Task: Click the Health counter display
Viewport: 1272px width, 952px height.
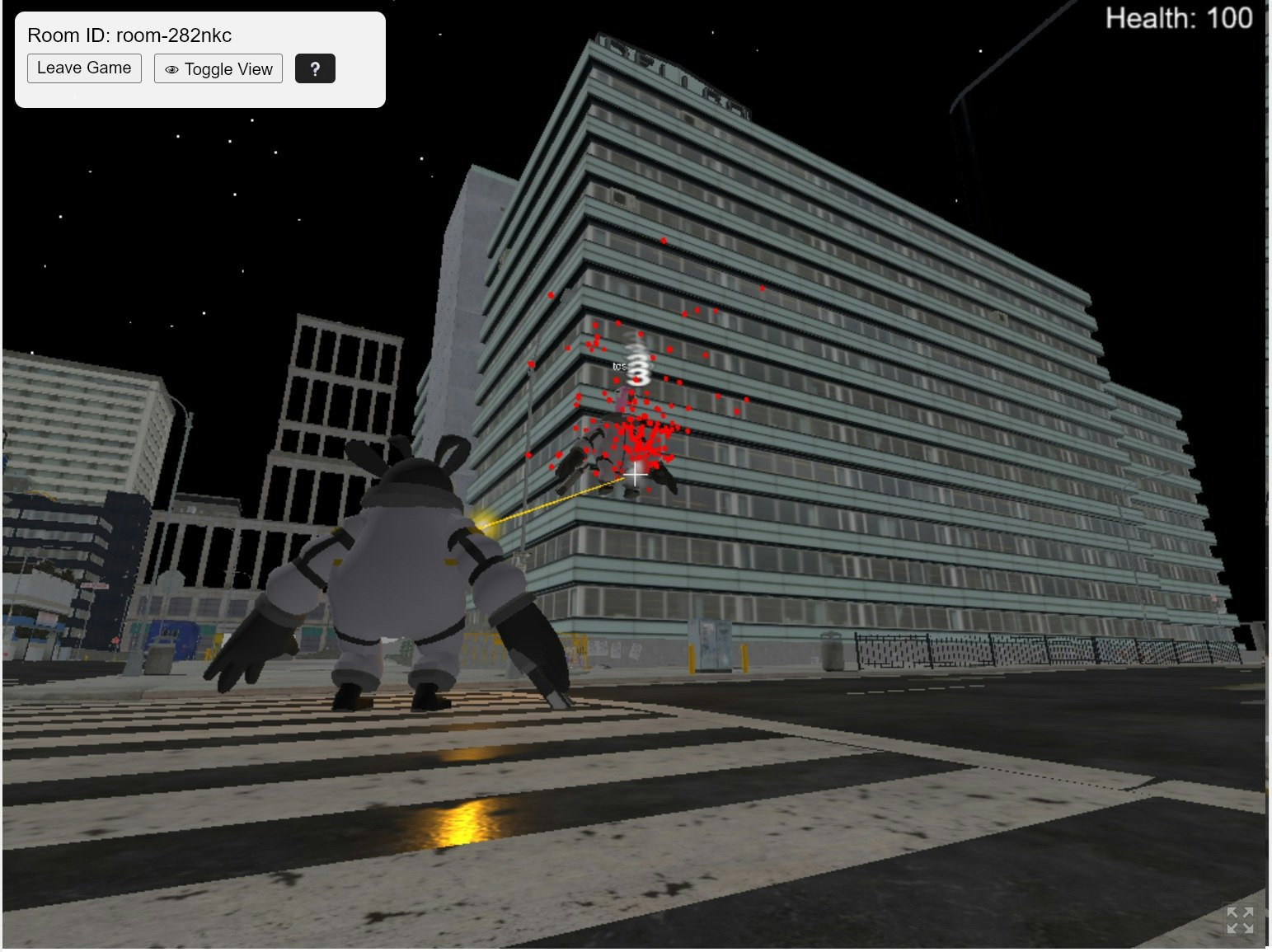Action: pyautogui.click(x=1177, y=17)
